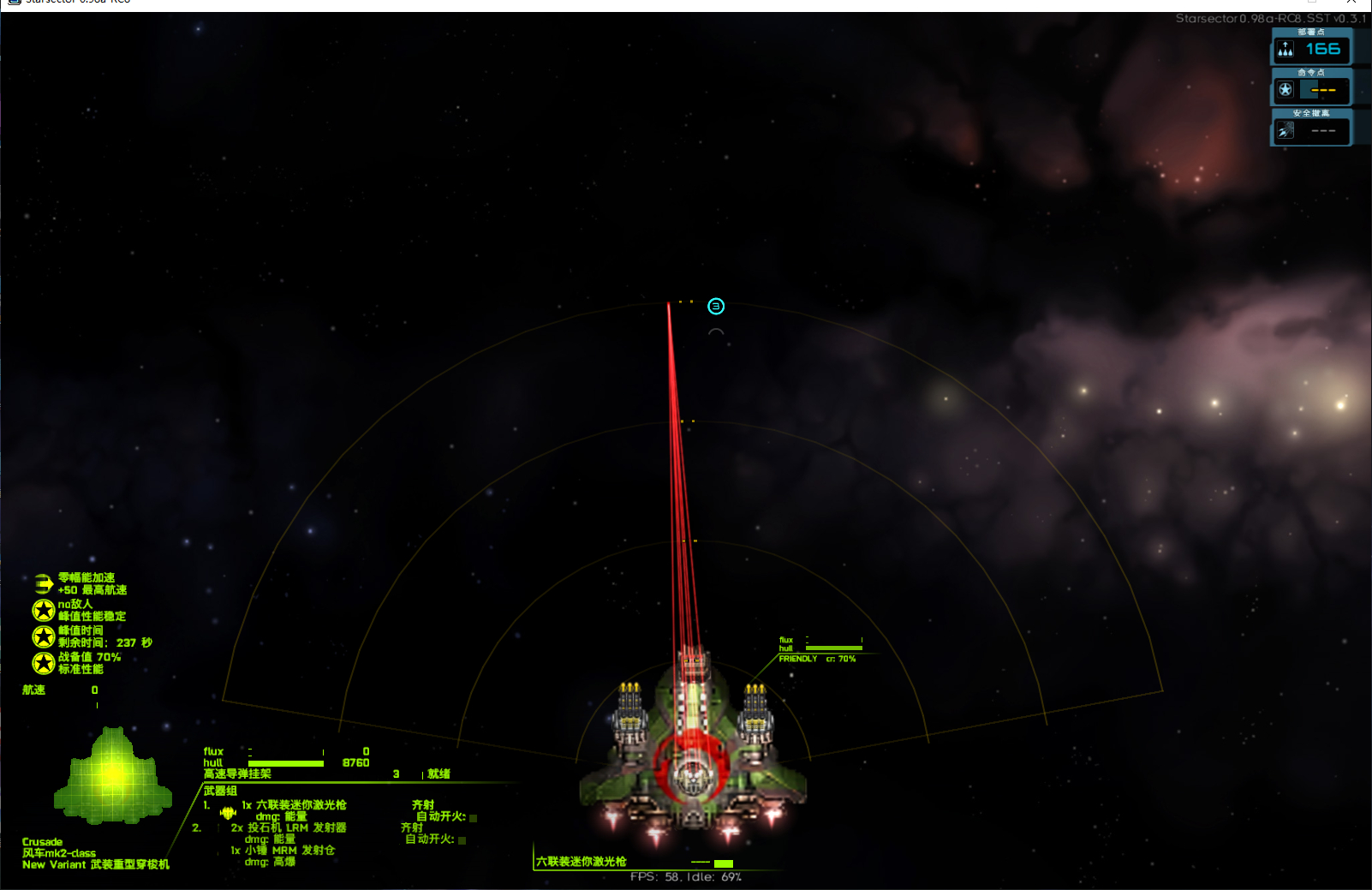
Task: Click the cyan circled number 3 marker
Action: tap(716, 306)
